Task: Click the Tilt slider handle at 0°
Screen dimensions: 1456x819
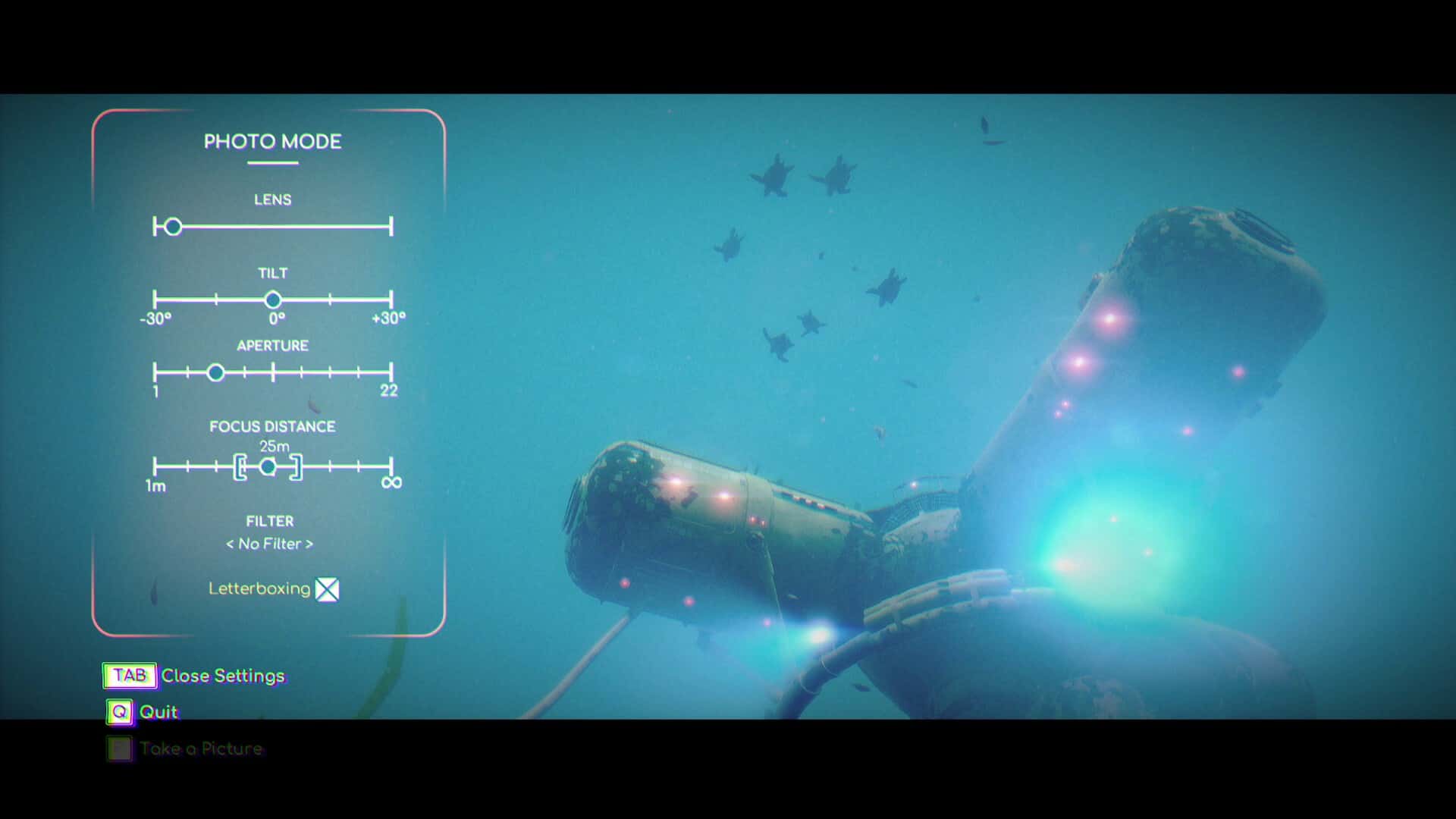Action: click(274, 299)
